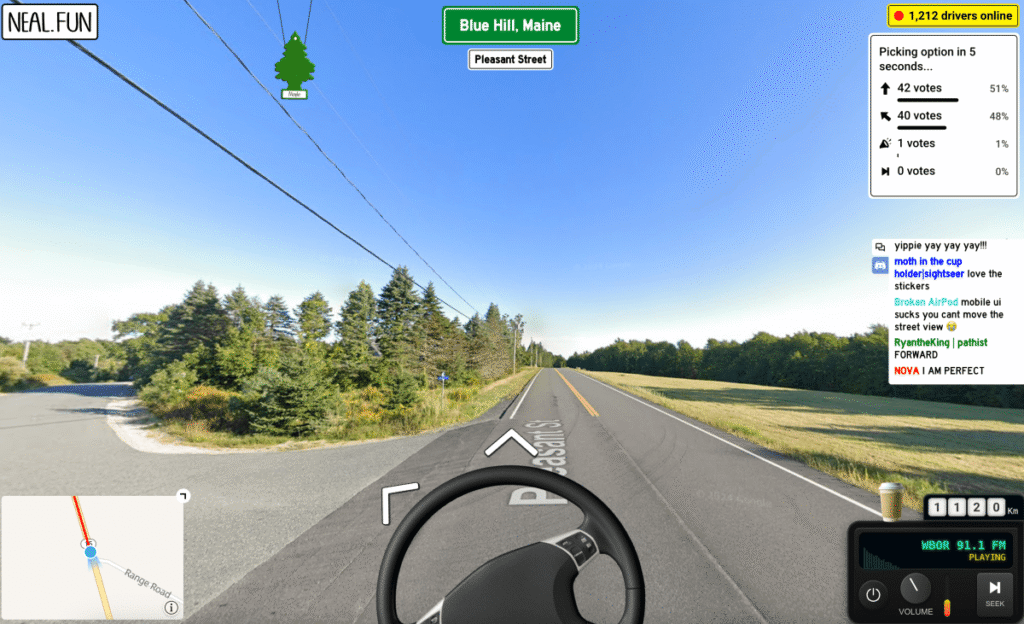Open the NEAL.FUN logo link
The width and height of the screenshot is (1024, 624).
pyautogui.click(x=50, y=21)
